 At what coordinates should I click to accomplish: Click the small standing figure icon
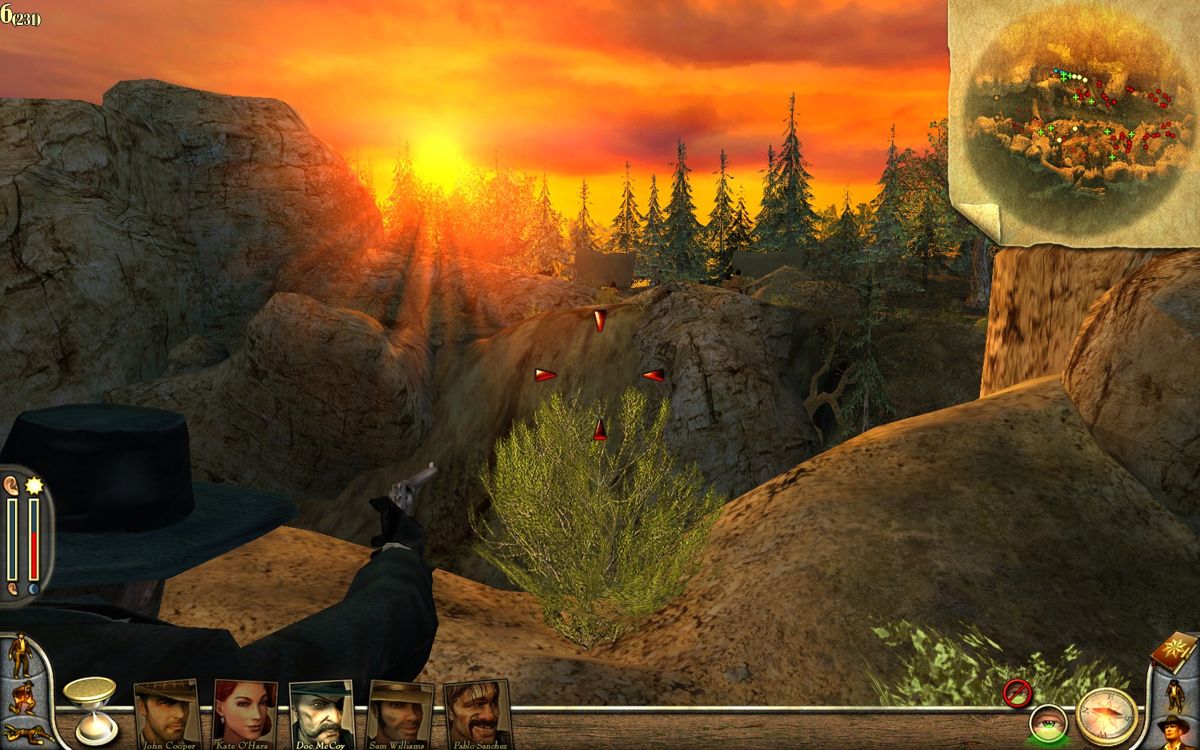click(1175, 693)
